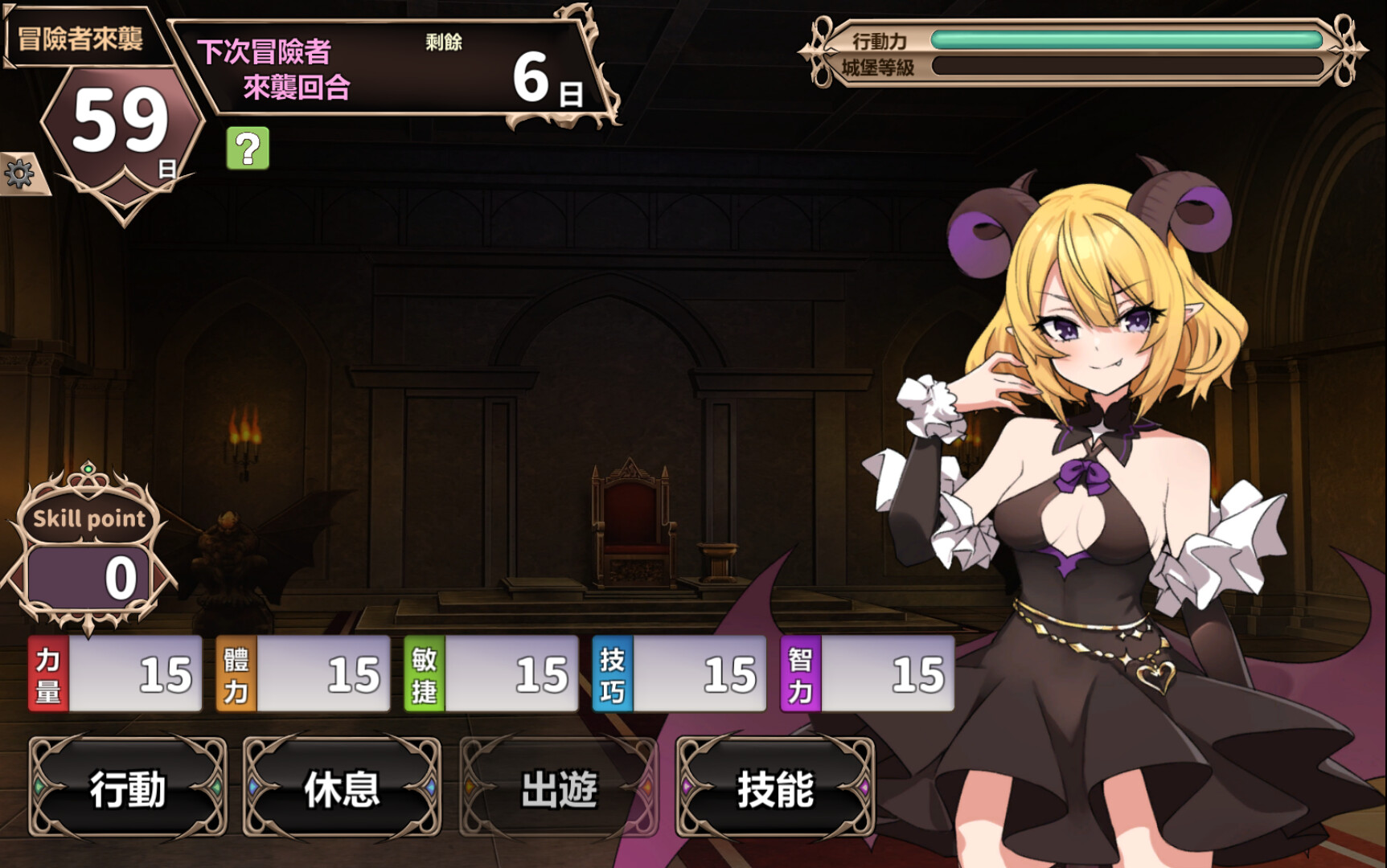Image resolution: width=1387 pixels, height=868 pixels.
Task: Select the purple 智力 stat icon
Action: click(796, 674)
